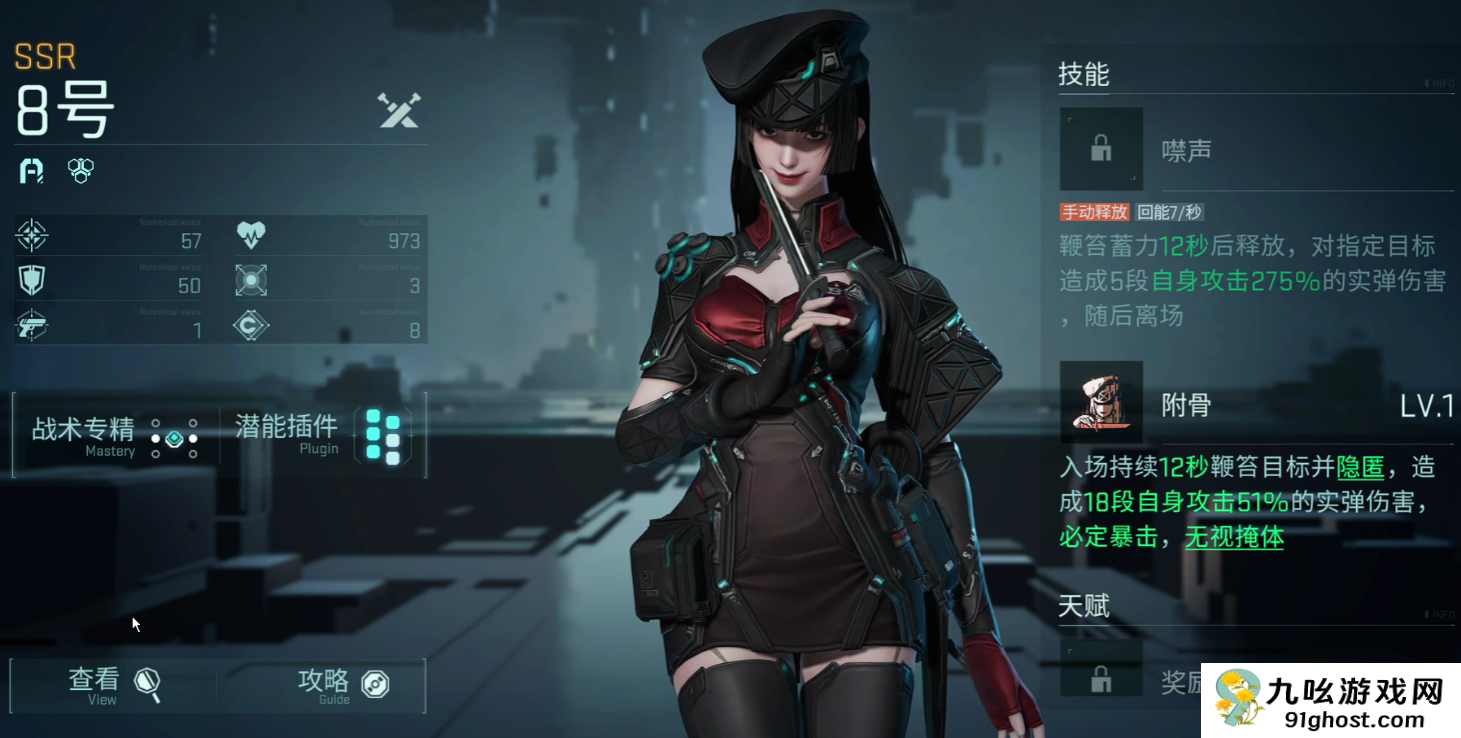Viewport: 1461px width, 738px height.
Task: Select the locked 噤声 skill icon
Action: click(x=1101, y=149)
